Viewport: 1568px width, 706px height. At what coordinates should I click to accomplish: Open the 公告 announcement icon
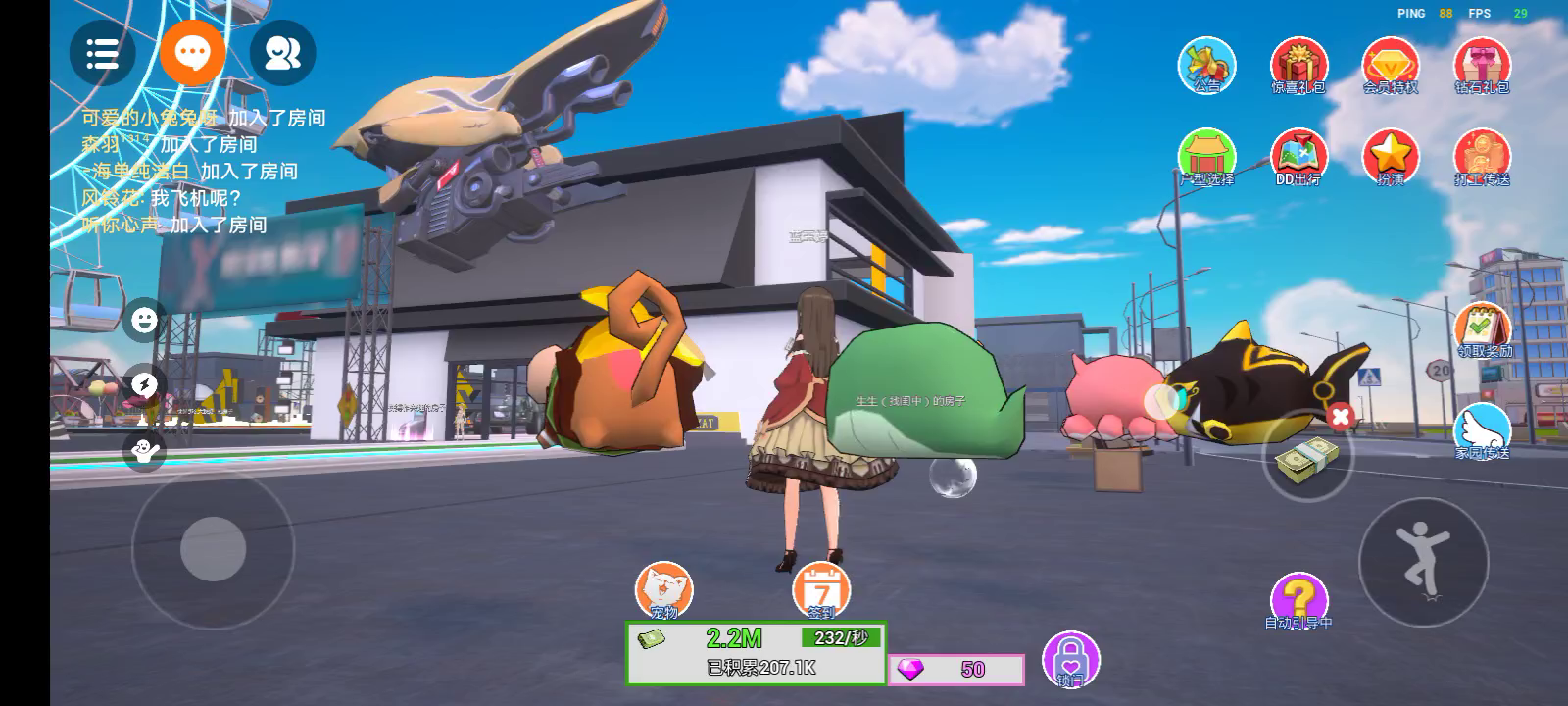point(1206,66)
